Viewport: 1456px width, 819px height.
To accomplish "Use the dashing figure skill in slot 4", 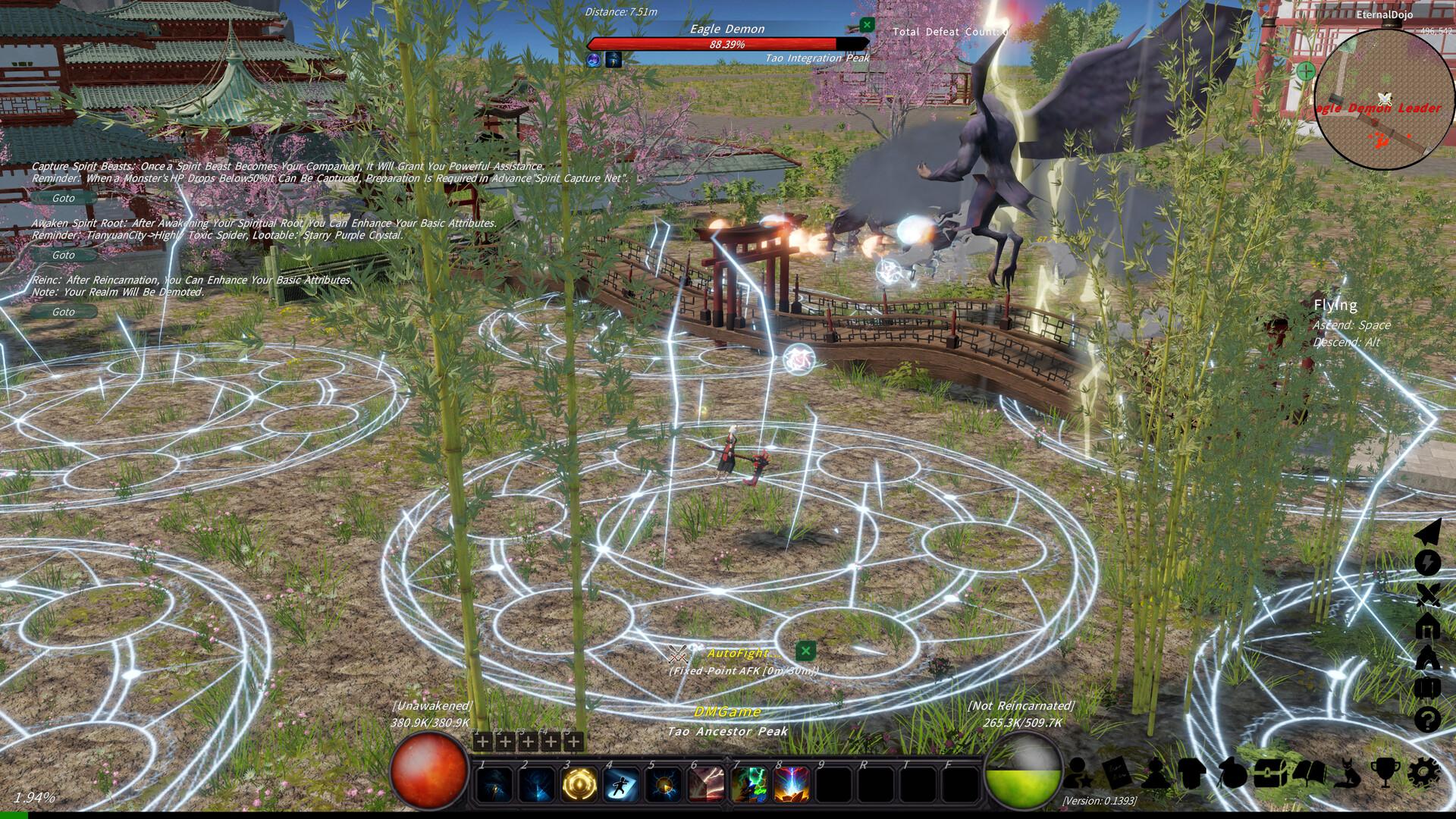I will point(622,783).
